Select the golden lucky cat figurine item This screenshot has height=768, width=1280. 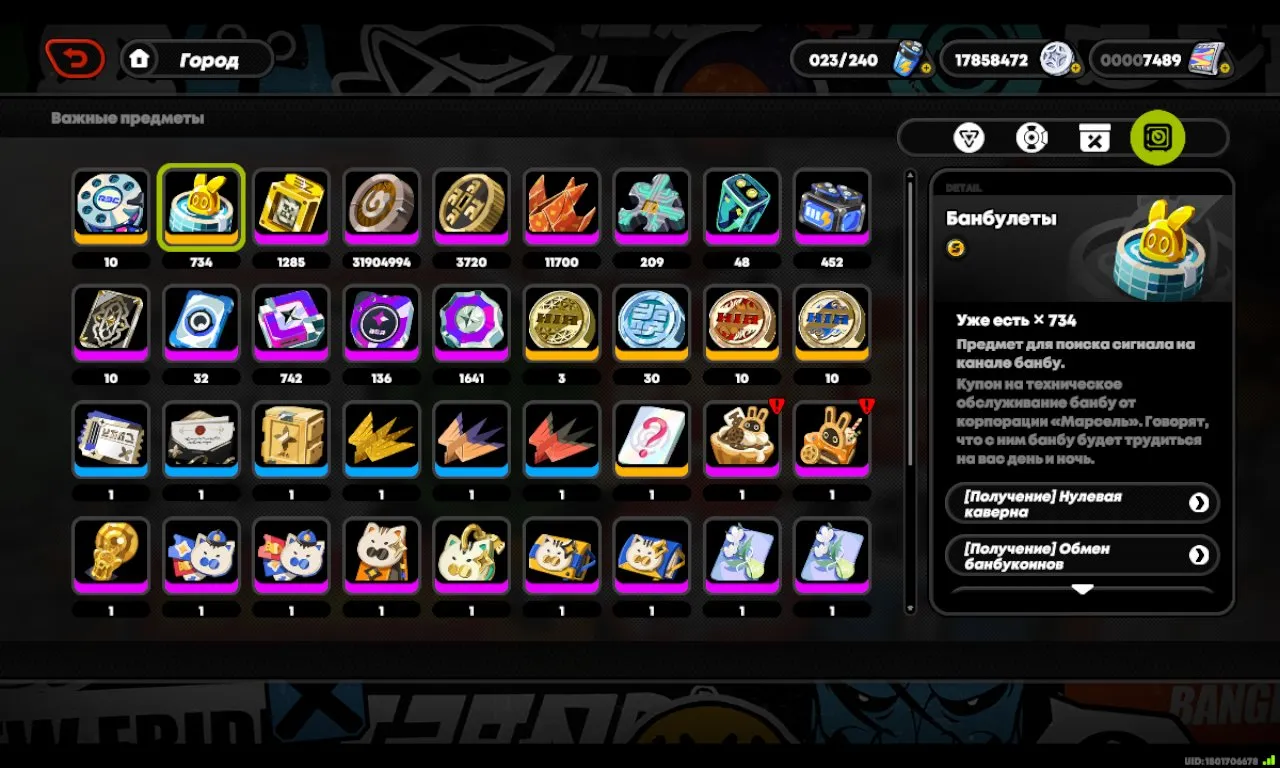coord(111,553)
